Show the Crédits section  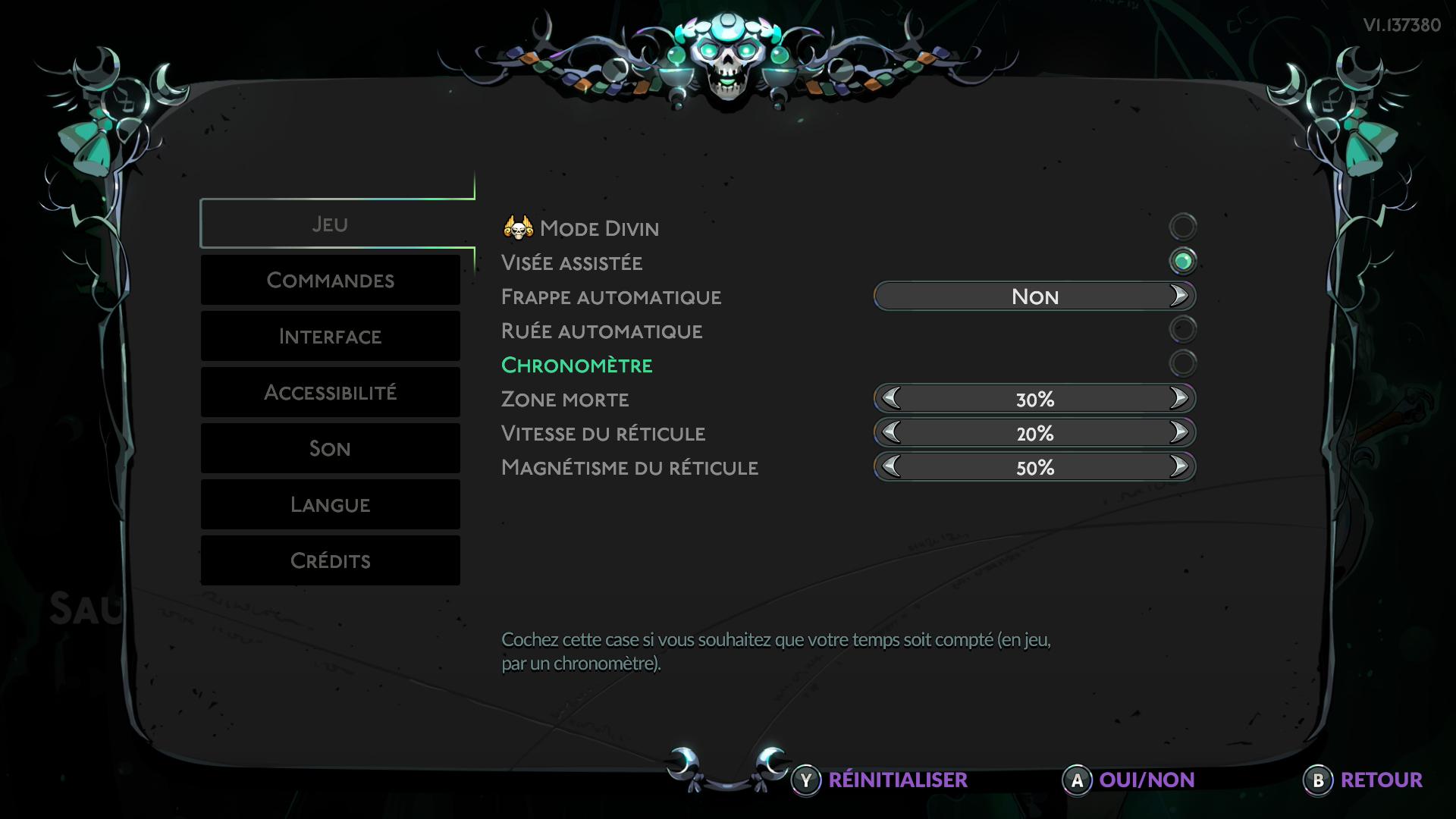tap(330, 561)
